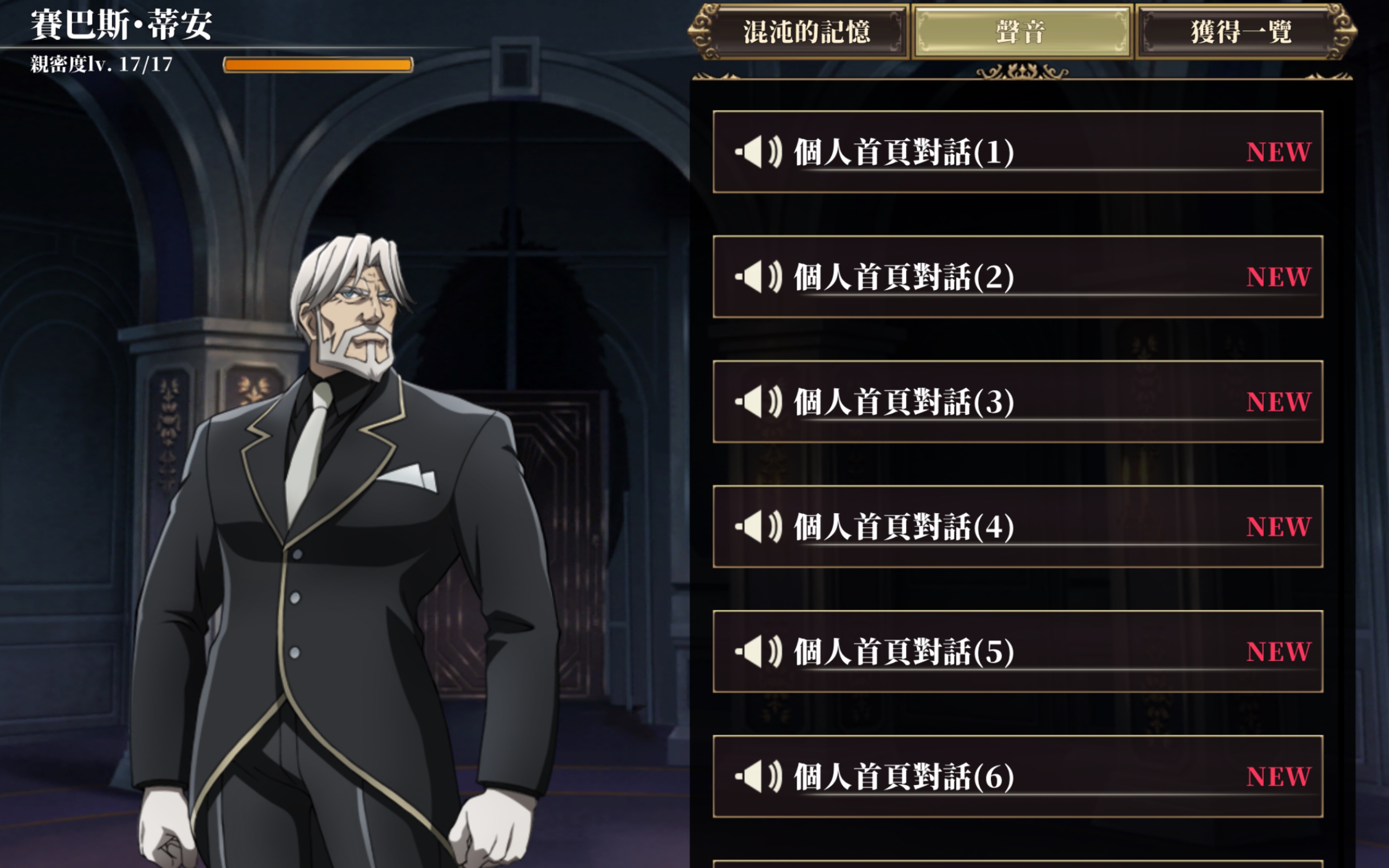
Task: Play voice line 個人首頁對話(2)
Action: [x=1017, y=277]
